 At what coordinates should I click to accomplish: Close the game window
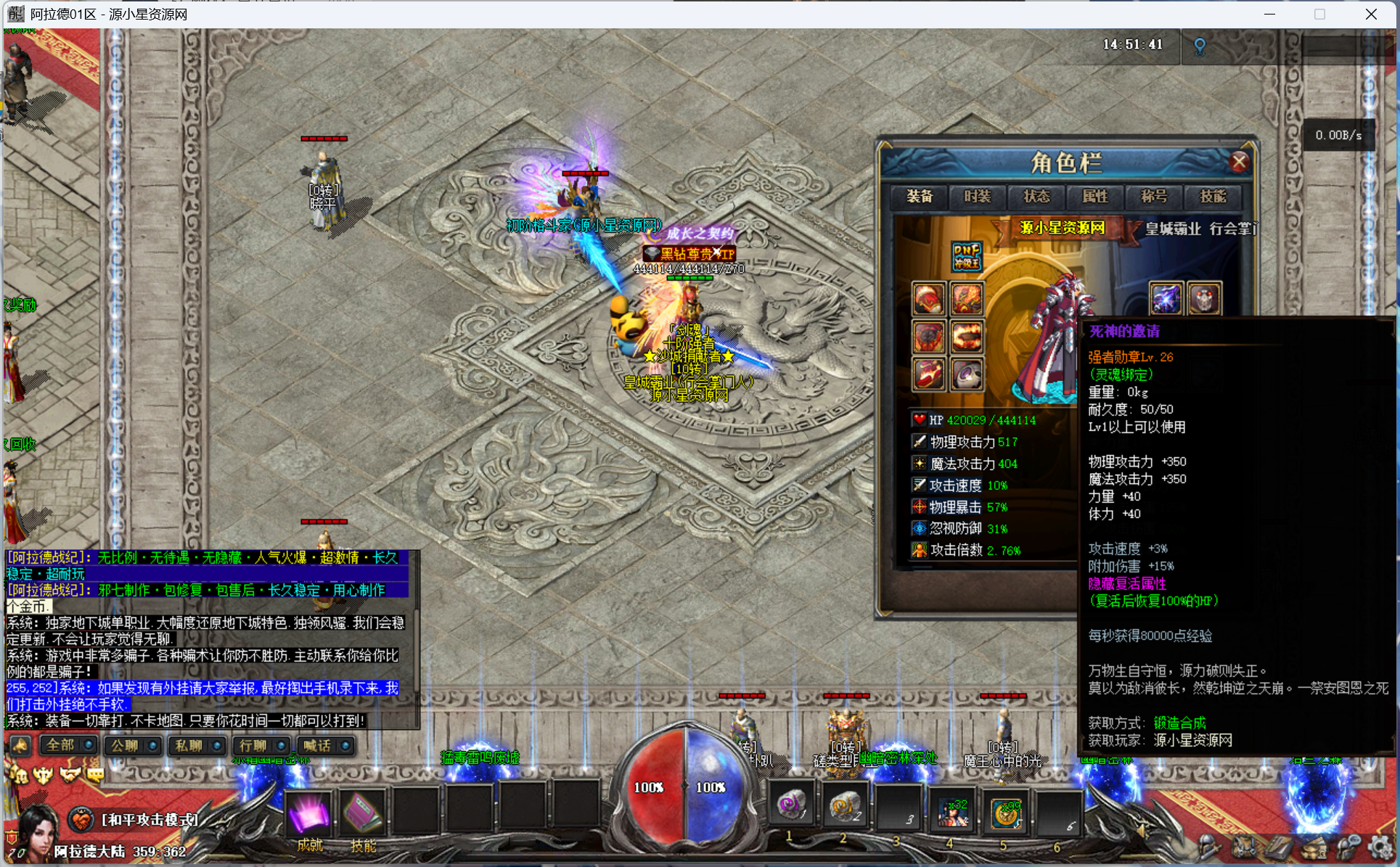point(1371,15)
